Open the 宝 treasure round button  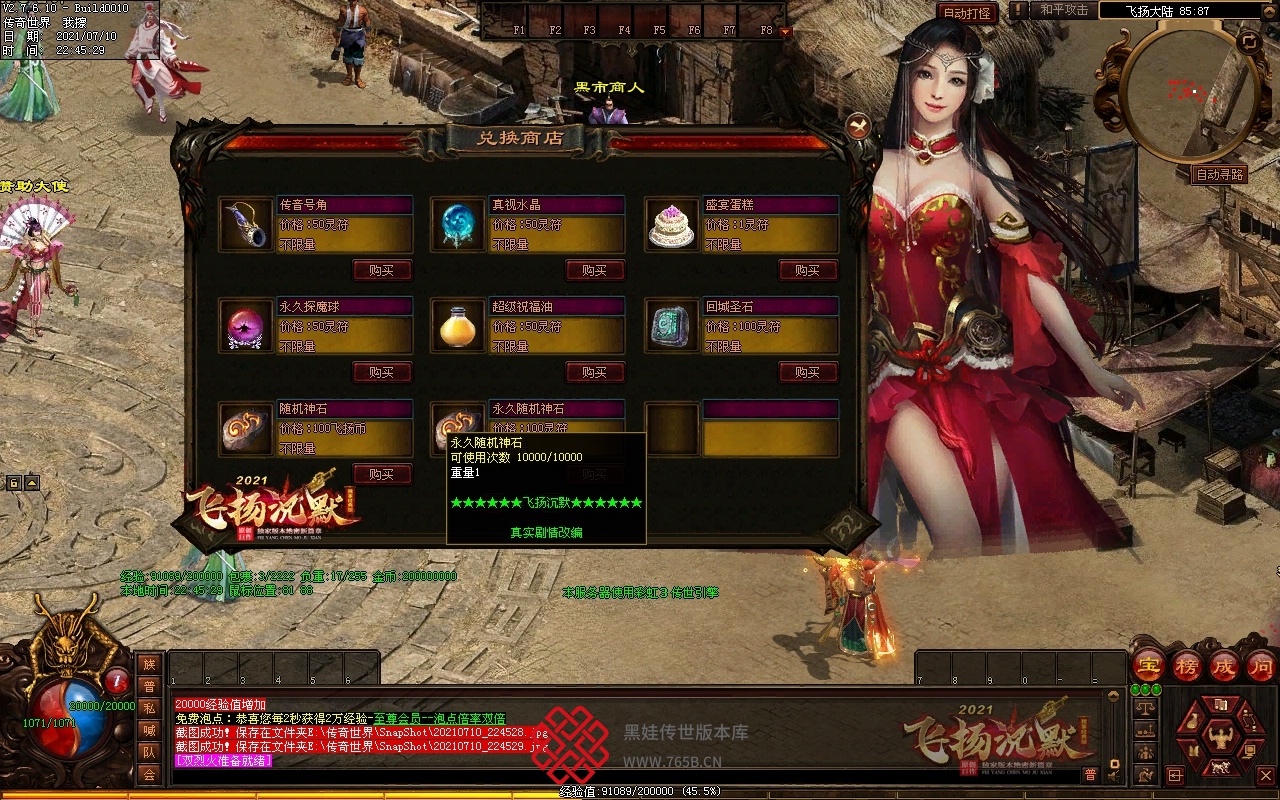[1148, 666]
